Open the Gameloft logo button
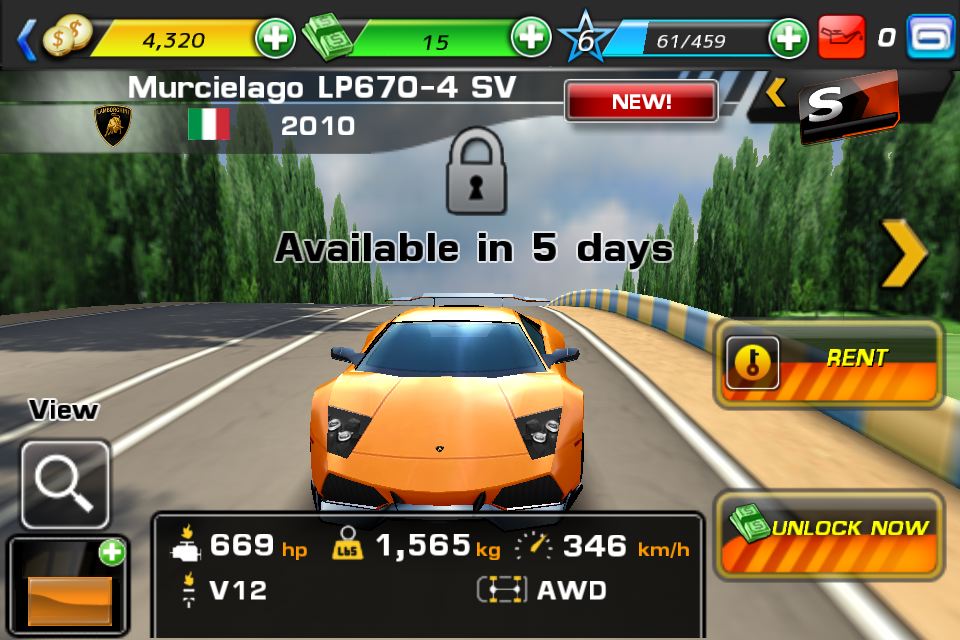This screenshot has height=640, width=960. tap(931, 38)
